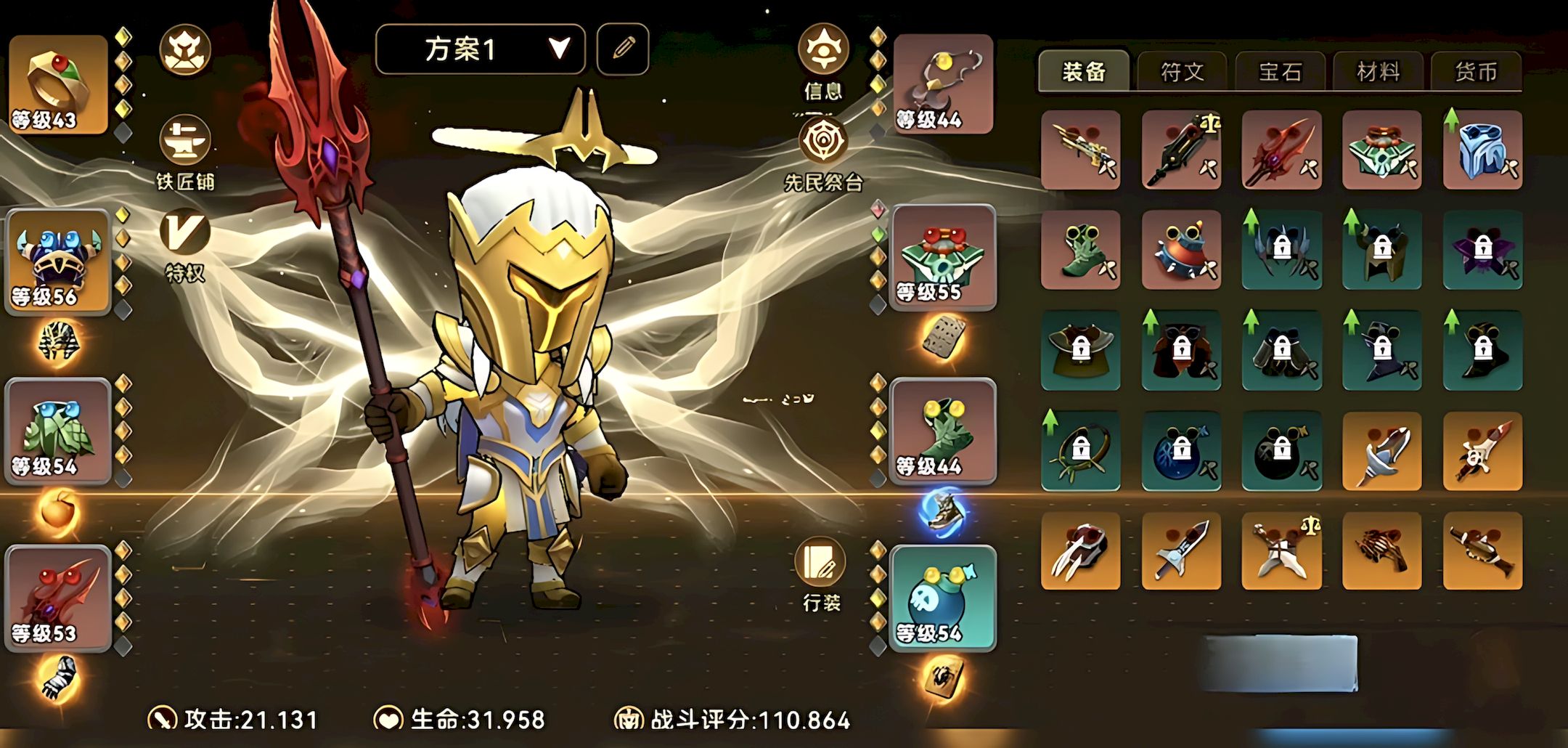Viewport: 1568px width, 748px height.
Task: Select the equipped level 54 green armor
Action: point(58,431)
